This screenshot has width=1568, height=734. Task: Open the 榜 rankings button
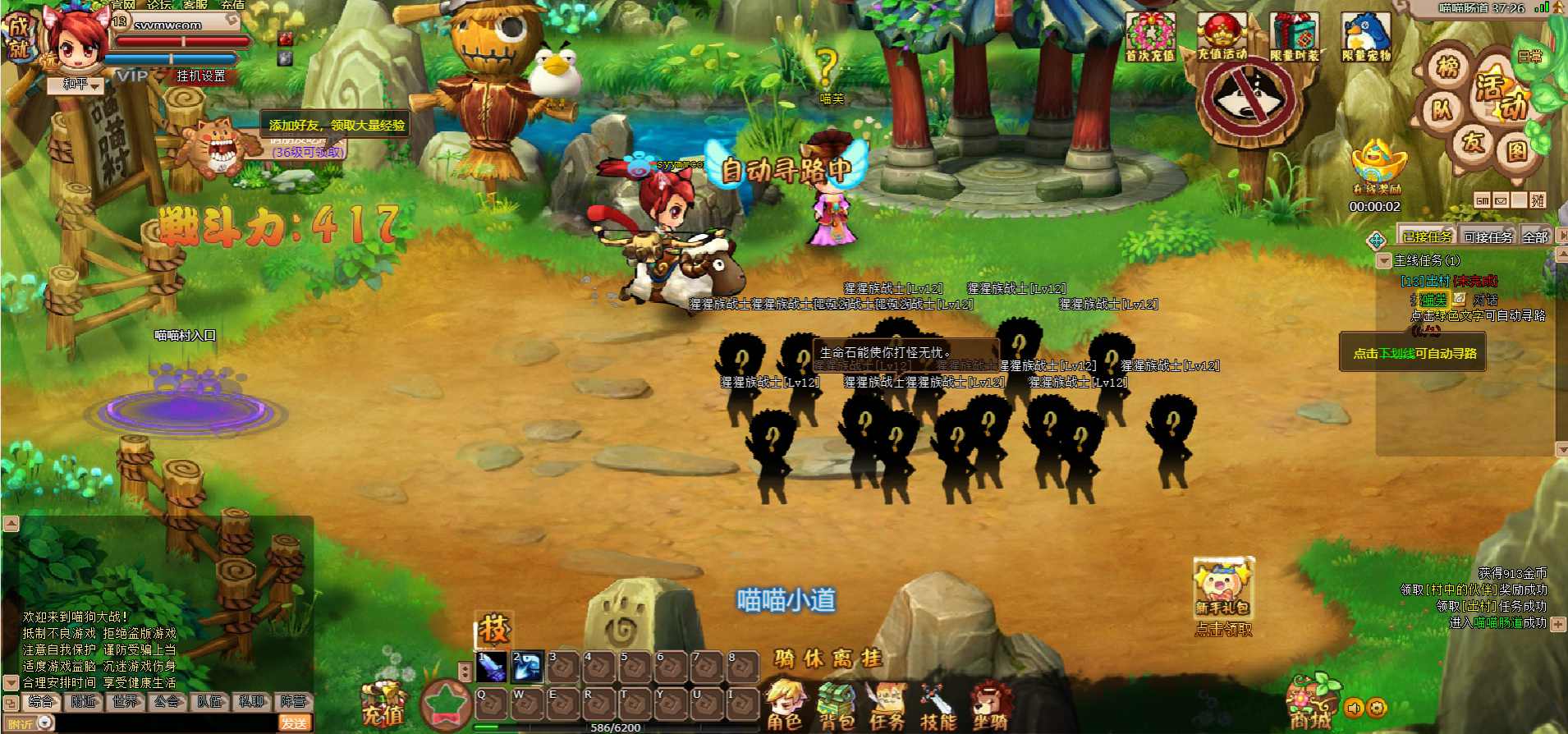tap(1449, 67)
